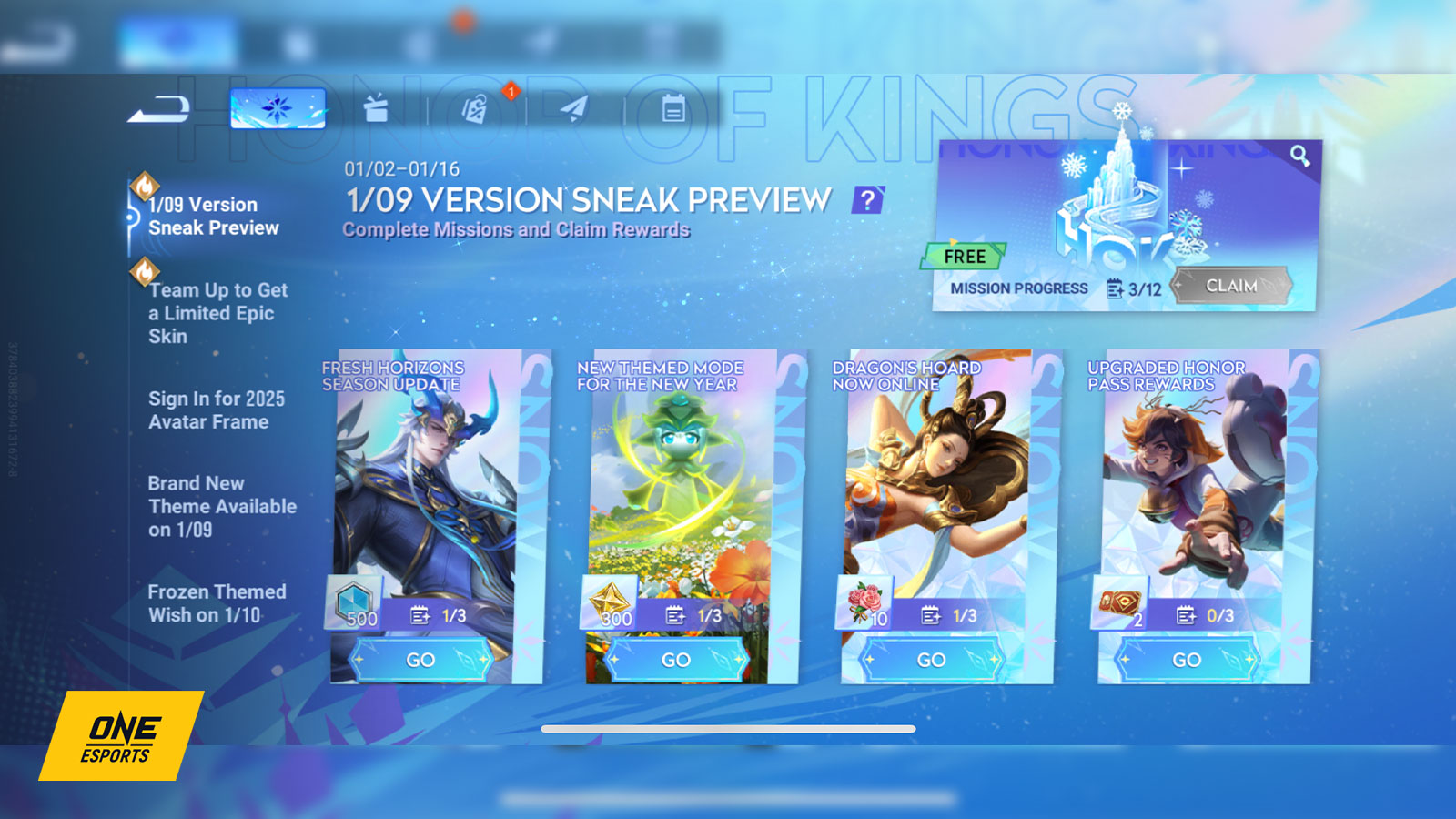Select the 1/09 Version Sneak Preview sidebar entry
Image resolution: width=1456 pixels, height=819 pixels.
(x=211, y=217)
